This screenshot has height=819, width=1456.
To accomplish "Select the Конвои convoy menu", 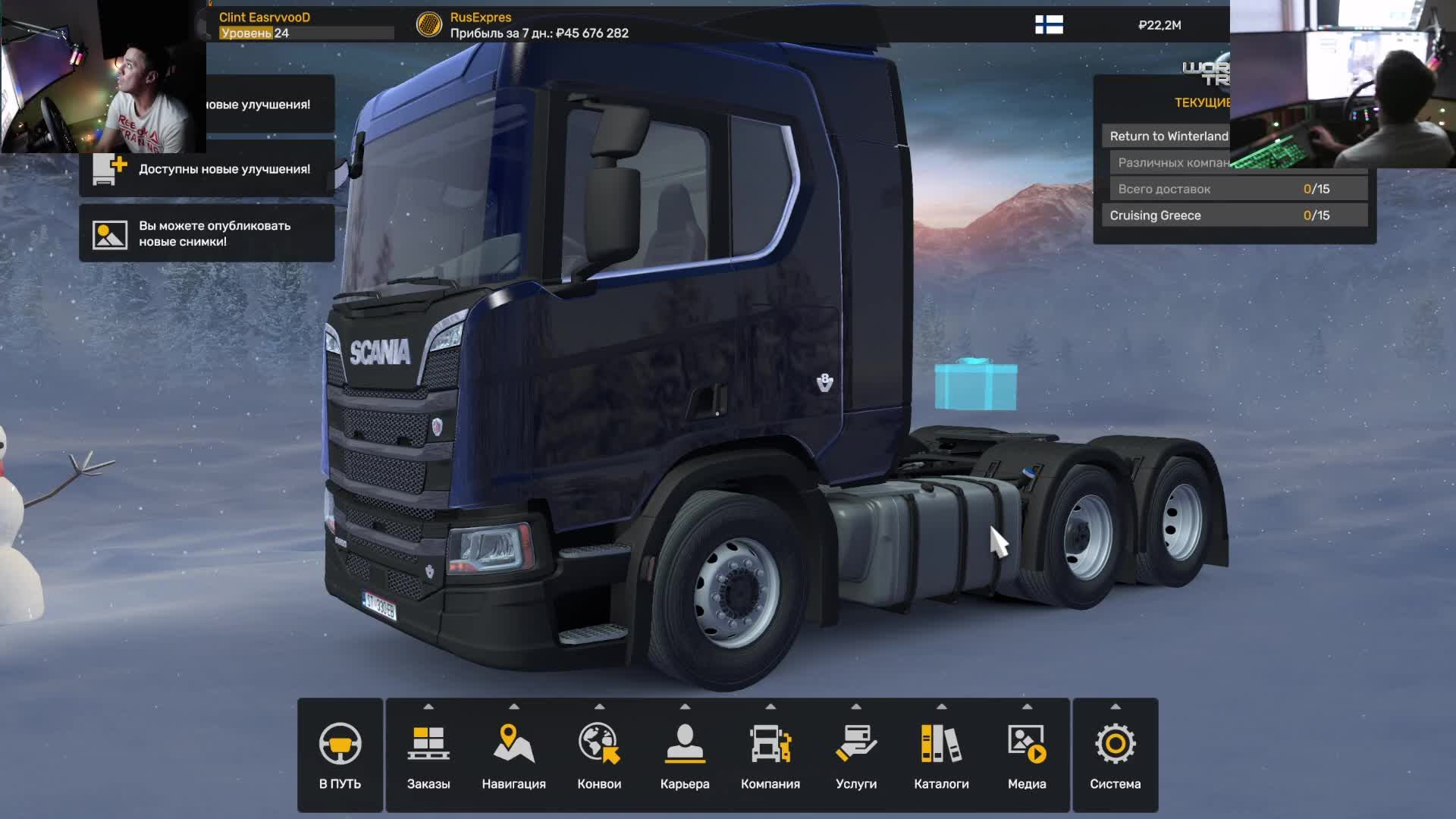I will [599, 755].
